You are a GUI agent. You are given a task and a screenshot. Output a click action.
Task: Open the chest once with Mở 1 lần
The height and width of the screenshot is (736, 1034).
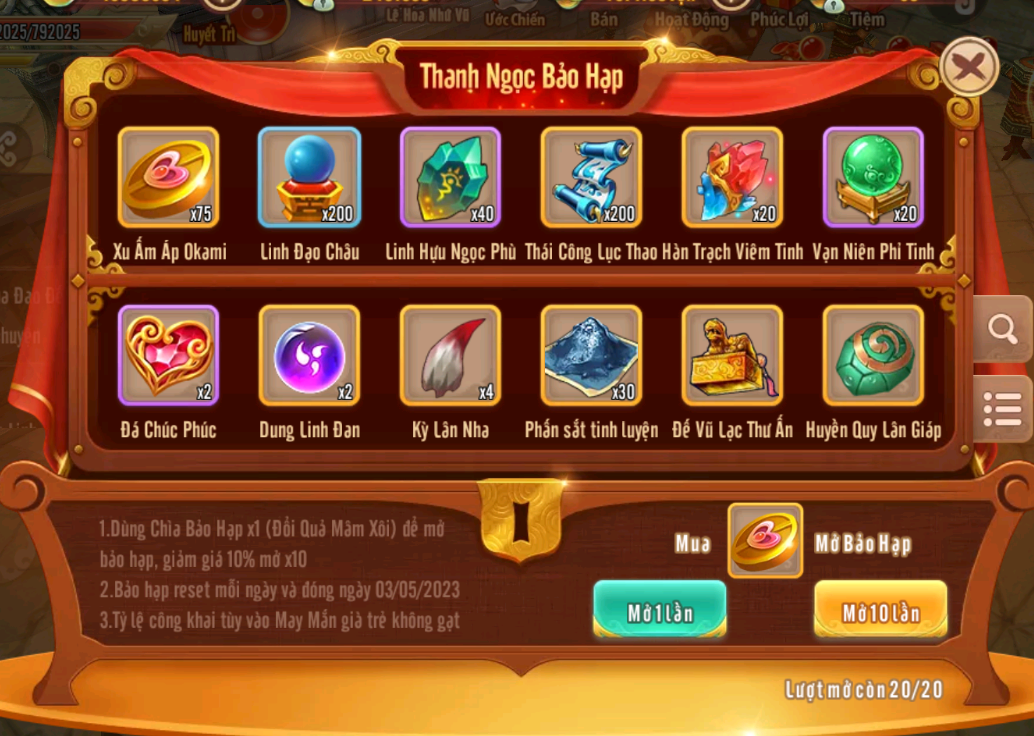coord(660,609)
